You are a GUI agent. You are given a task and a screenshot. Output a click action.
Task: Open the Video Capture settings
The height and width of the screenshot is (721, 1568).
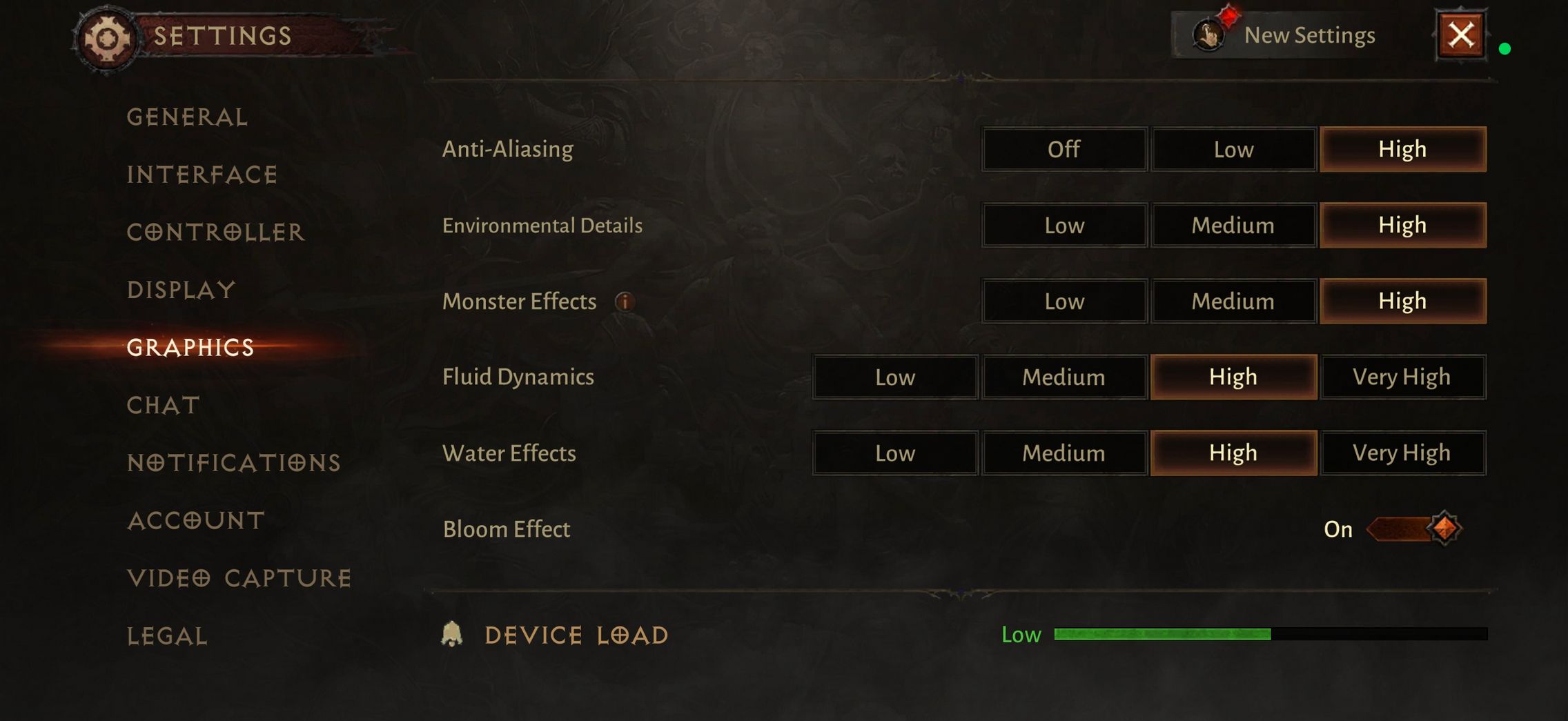(x=239, y=578)
